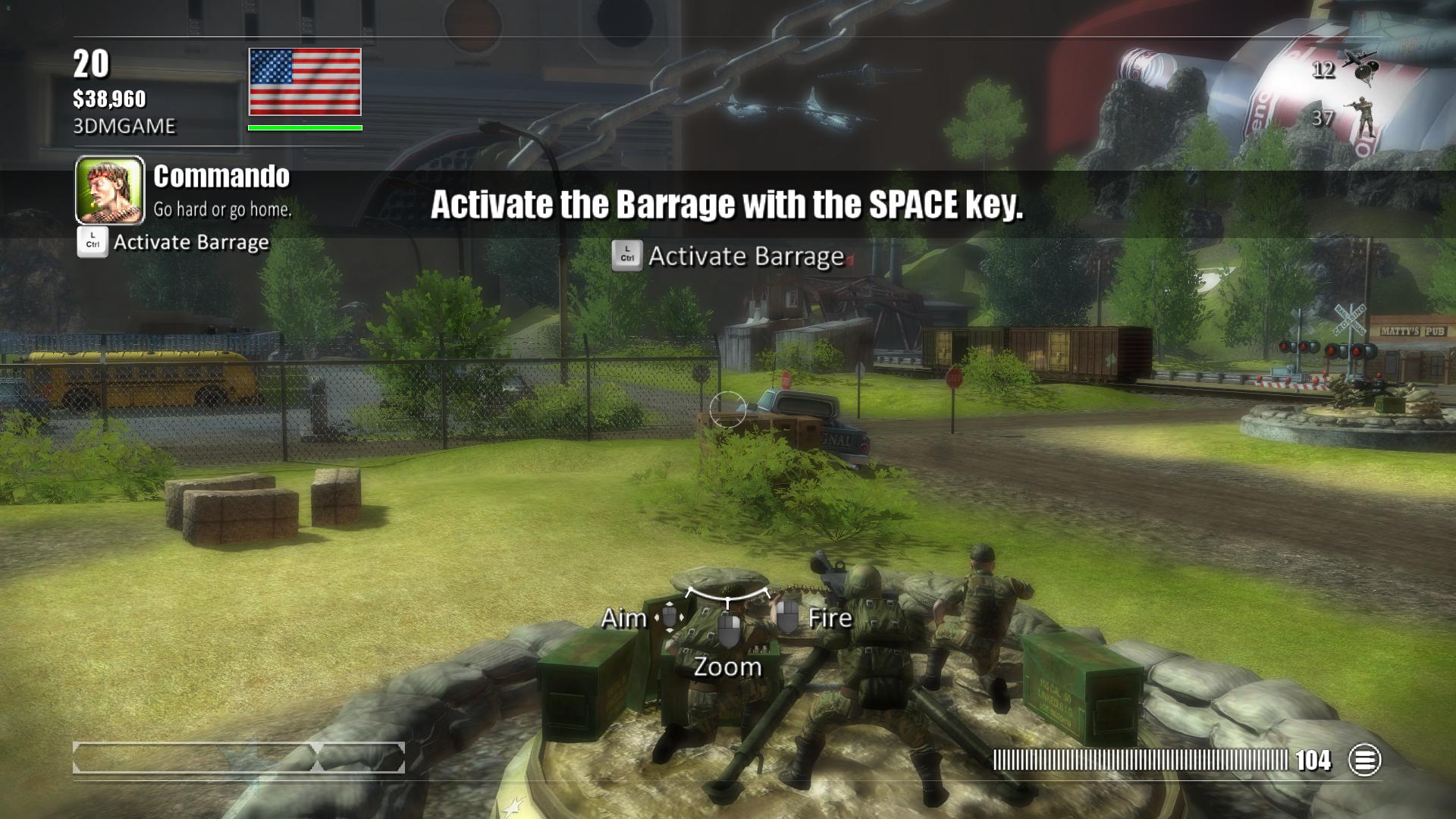Open the round menu icon beside ammo count

pos(1364,760)
